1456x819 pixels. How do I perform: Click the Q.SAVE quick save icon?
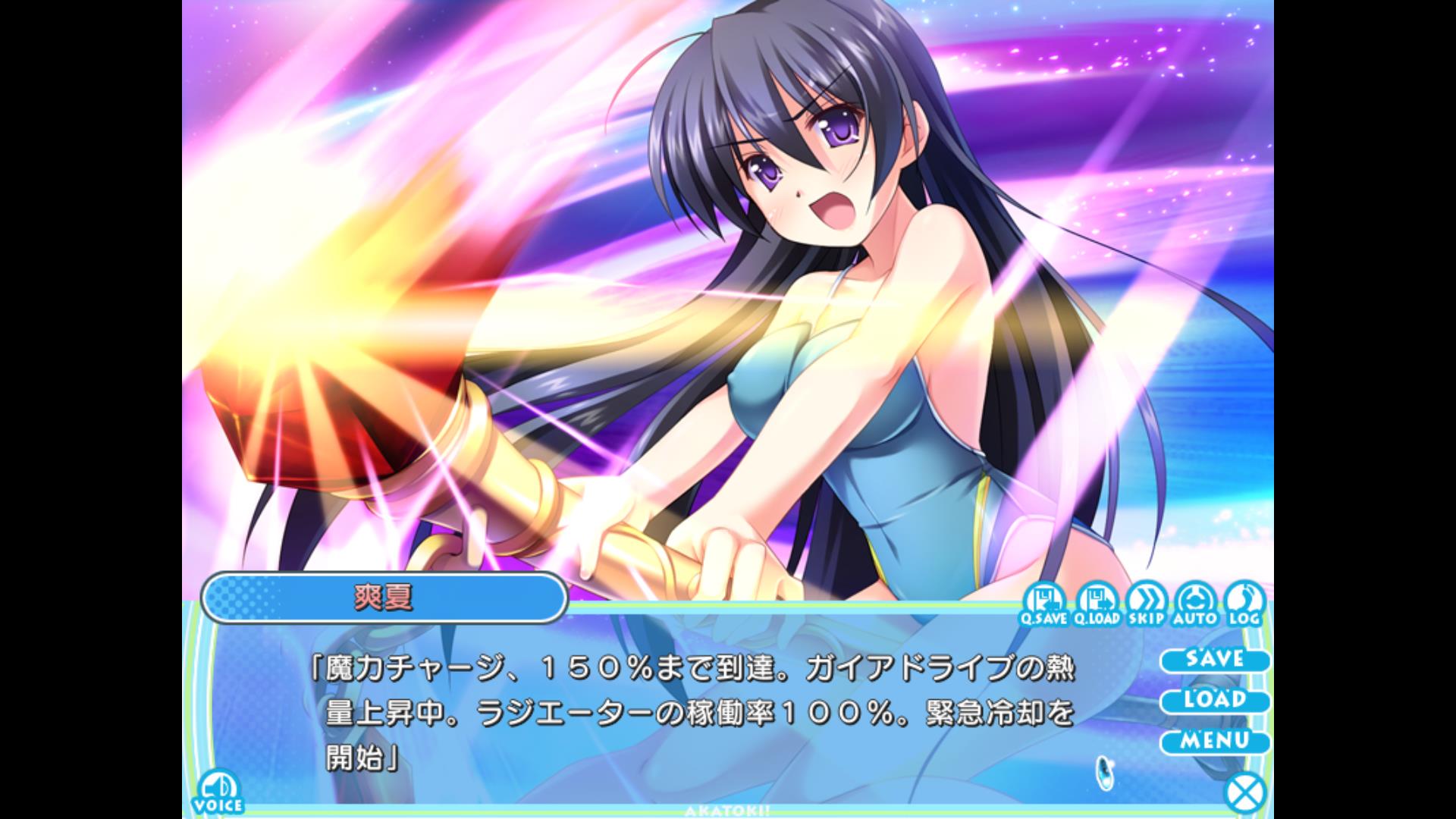(1043, 603)
